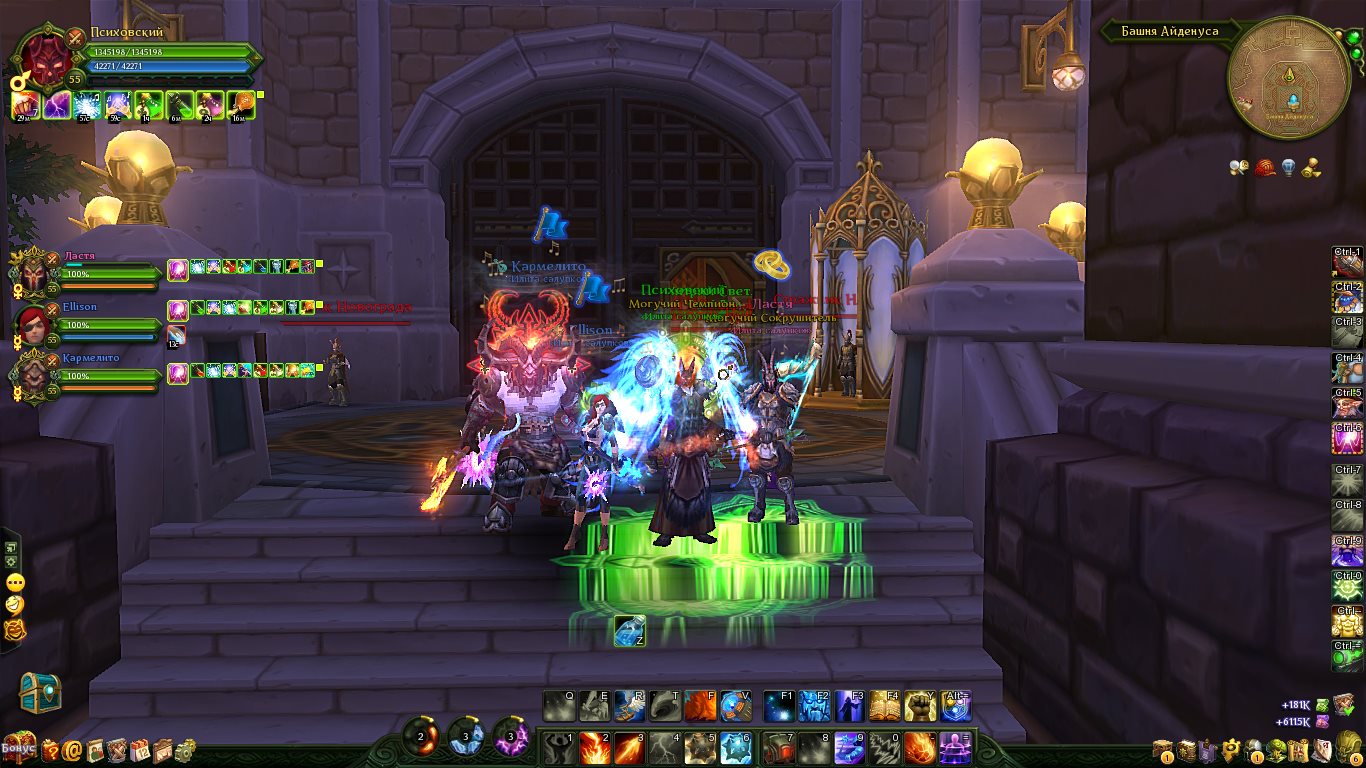Click the magnifier search icon under minimap
Screen dimensions: 1366x768
click(x=1240, y=168)
